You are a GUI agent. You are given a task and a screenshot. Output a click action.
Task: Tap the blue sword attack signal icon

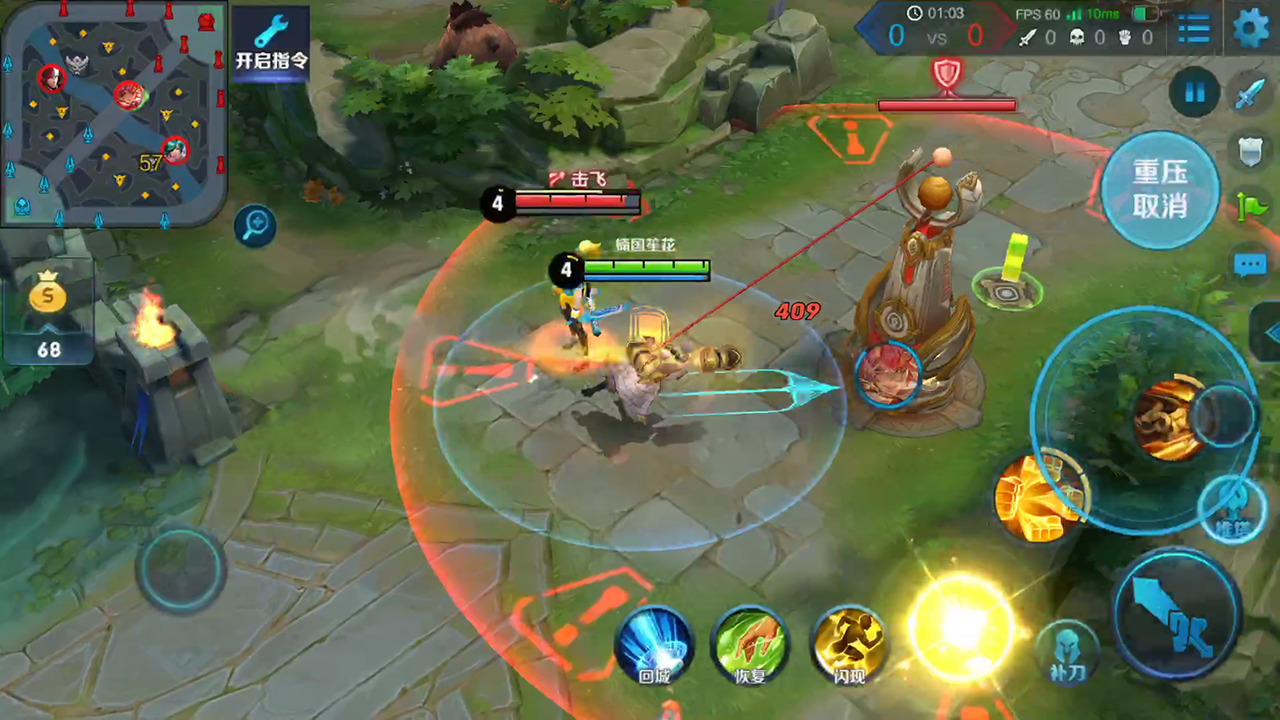[1249, 94]
